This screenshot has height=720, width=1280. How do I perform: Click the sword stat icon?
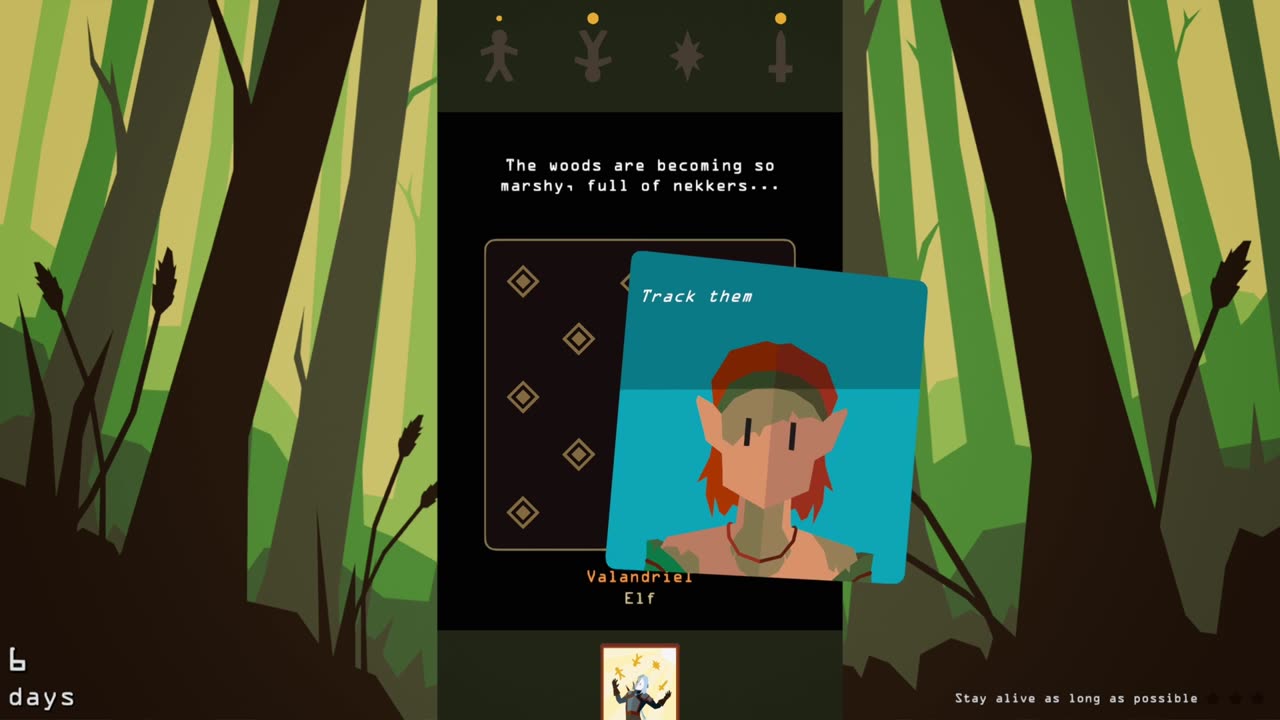click(x=780, y=56)
